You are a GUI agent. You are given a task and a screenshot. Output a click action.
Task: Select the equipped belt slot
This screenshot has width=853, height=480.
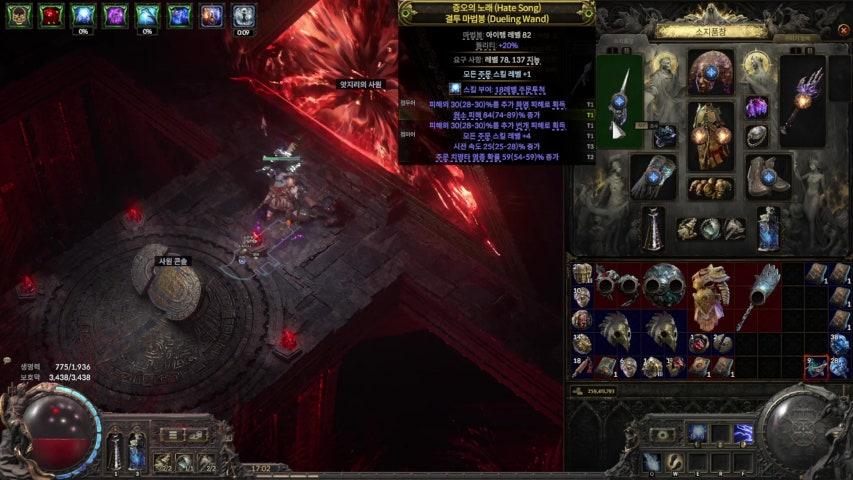tap(710, 186)
